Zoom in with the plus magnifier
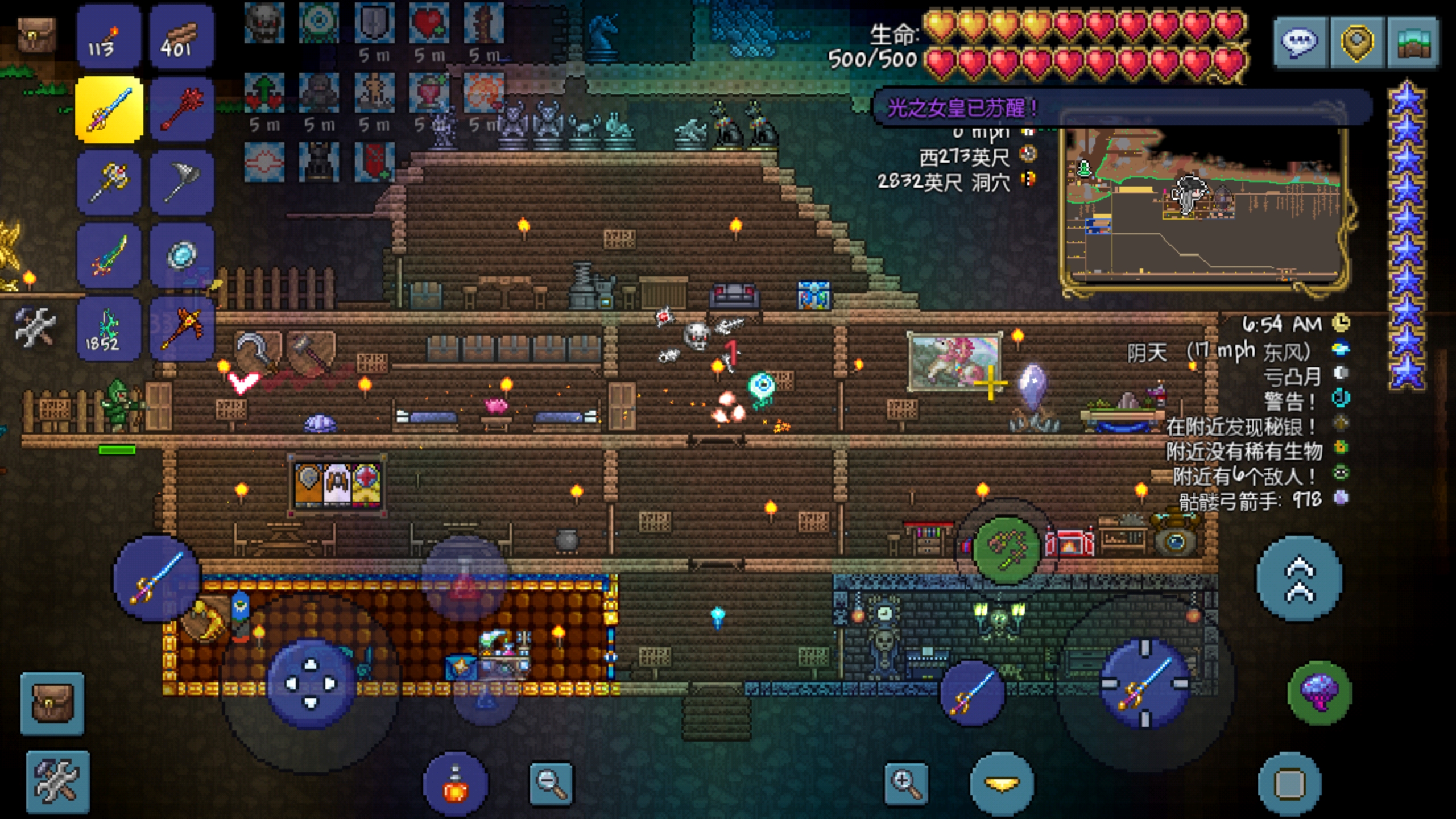Image resolution: width=1456 pixels, height=819 pixels. click(x=905, y=784)
